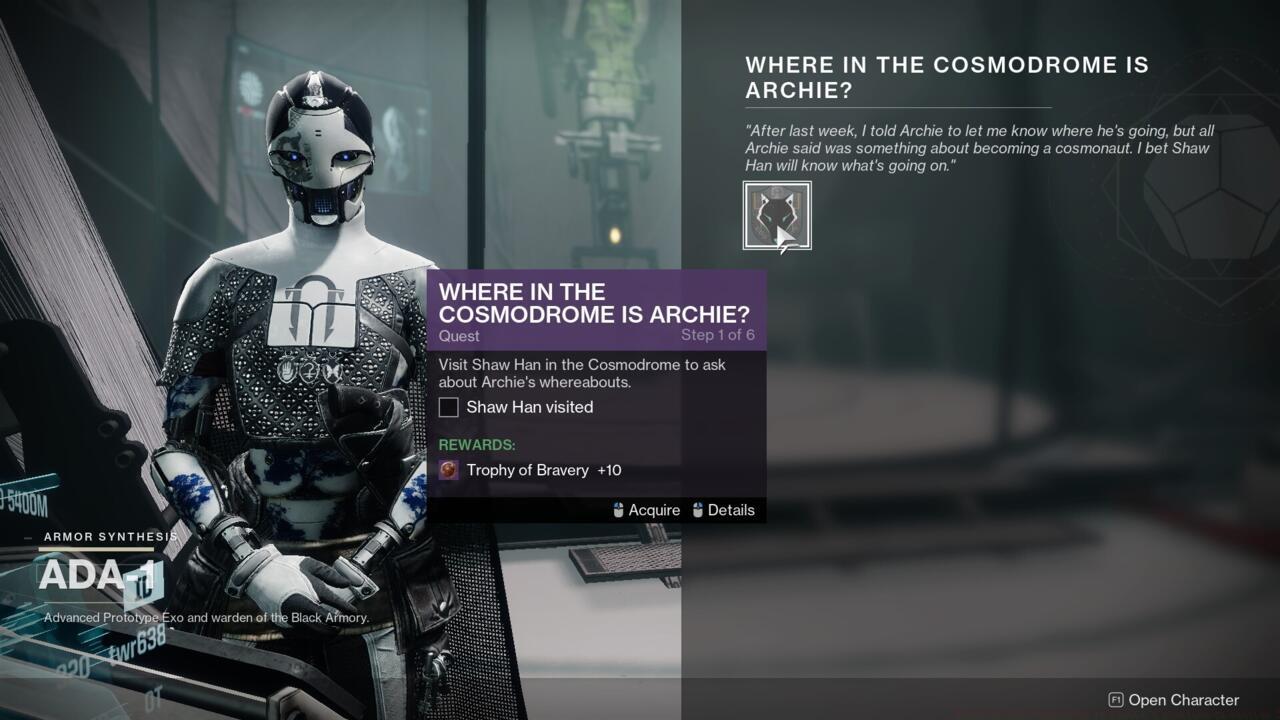The height and width of the screenshot is (720, 1280).
Task: Click the mouse icon beside Acquire
Action: [615, 510]
